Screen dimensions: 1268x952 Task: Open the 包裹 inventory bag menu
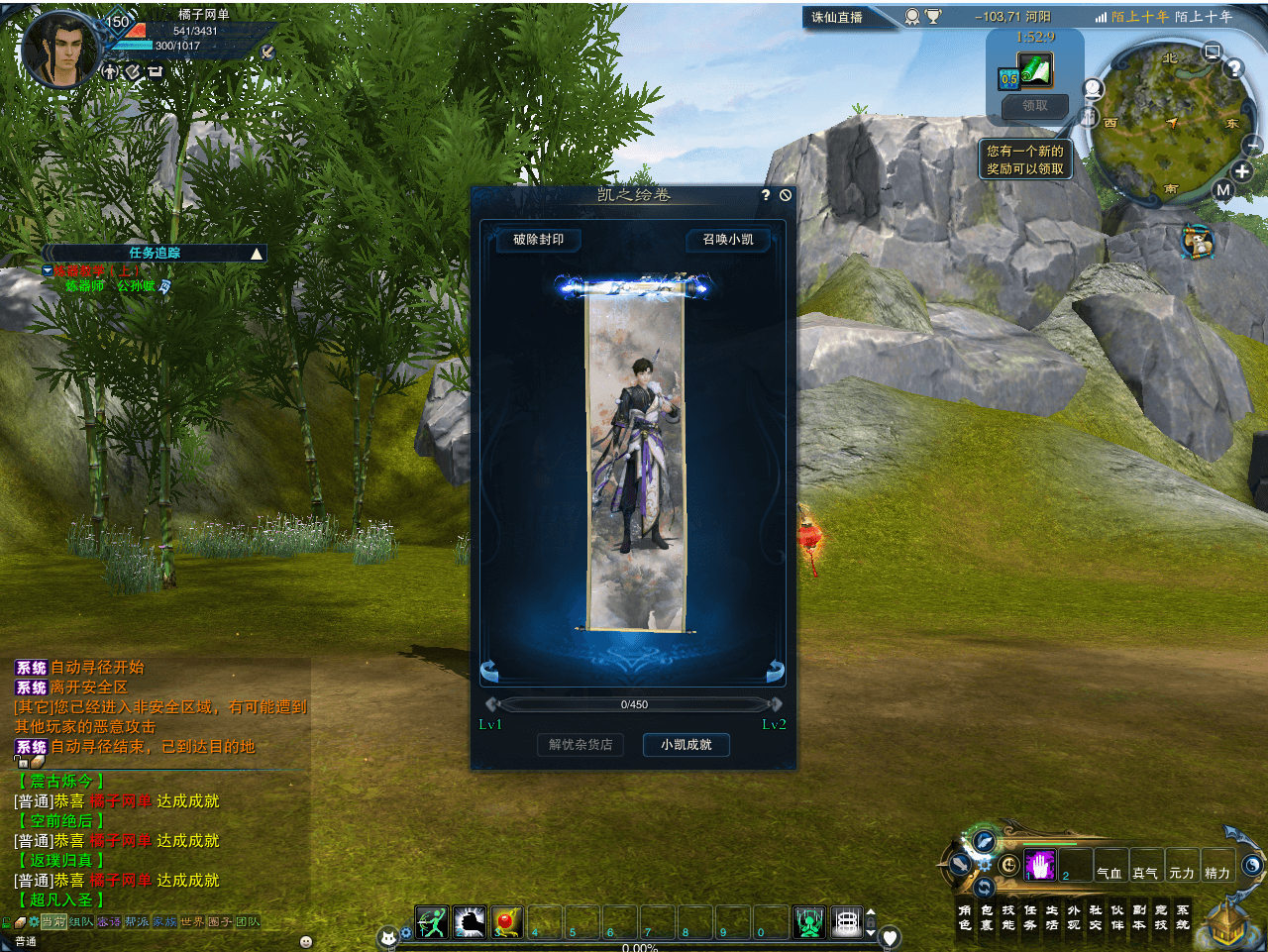(987, 917)
